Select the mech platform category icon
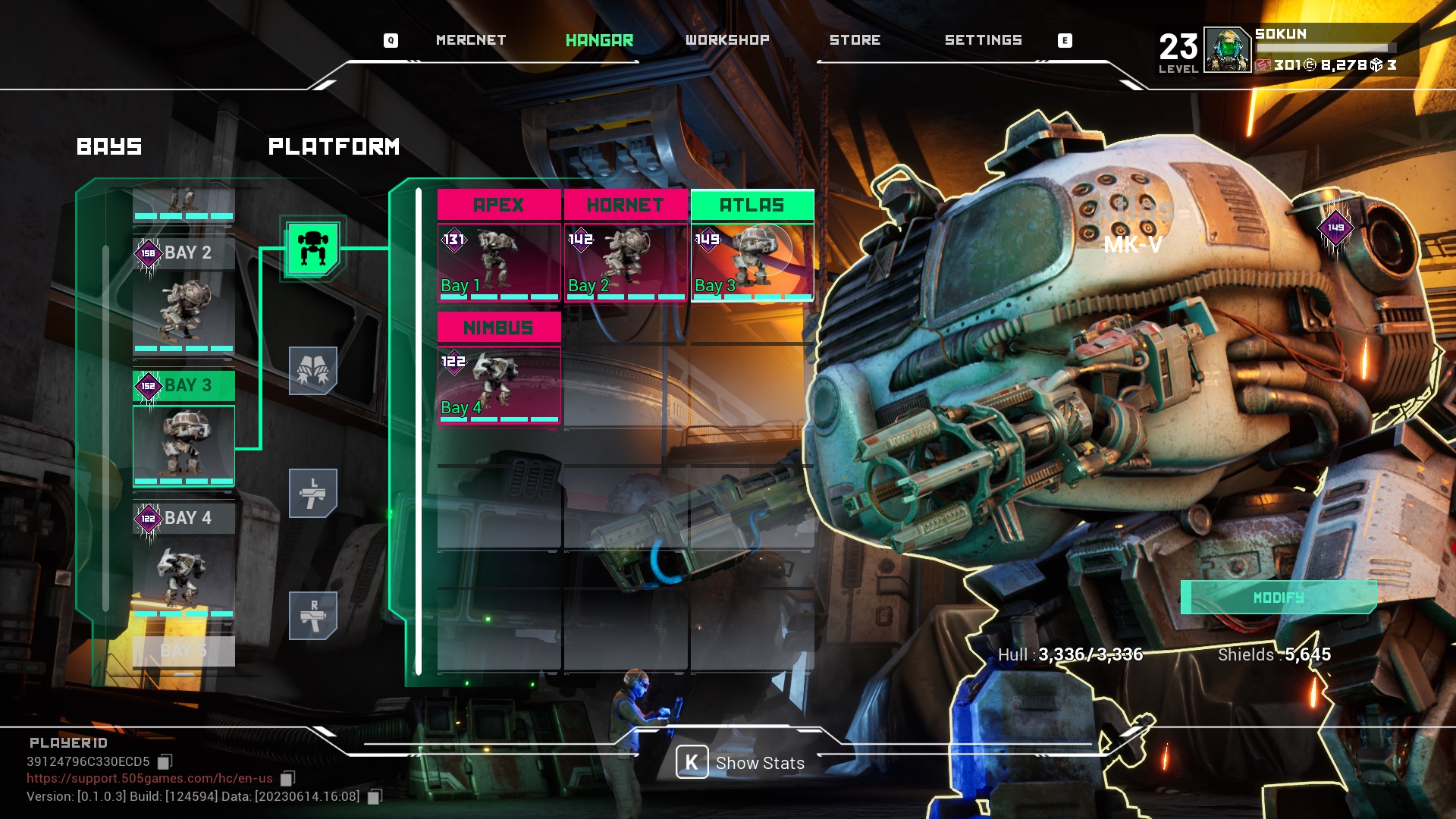This screenshot has width=1456, height=819. tap(312, 248)
